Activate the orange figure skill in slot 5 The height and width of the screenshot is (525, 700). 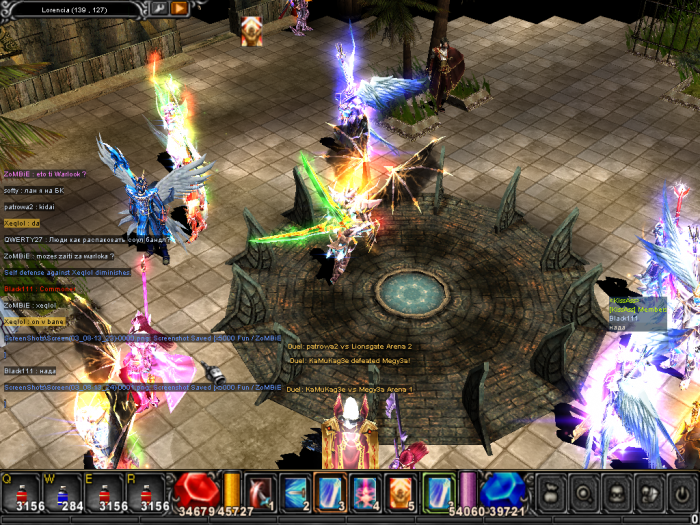400,492
